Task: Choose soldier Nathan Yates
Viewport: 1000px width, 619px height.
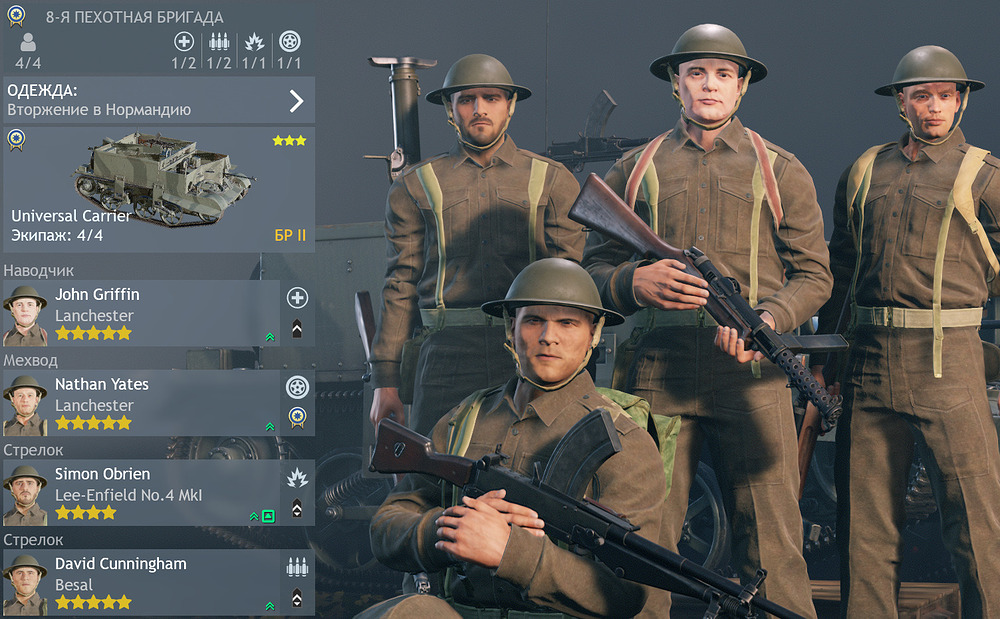Action: click(140, 404)
